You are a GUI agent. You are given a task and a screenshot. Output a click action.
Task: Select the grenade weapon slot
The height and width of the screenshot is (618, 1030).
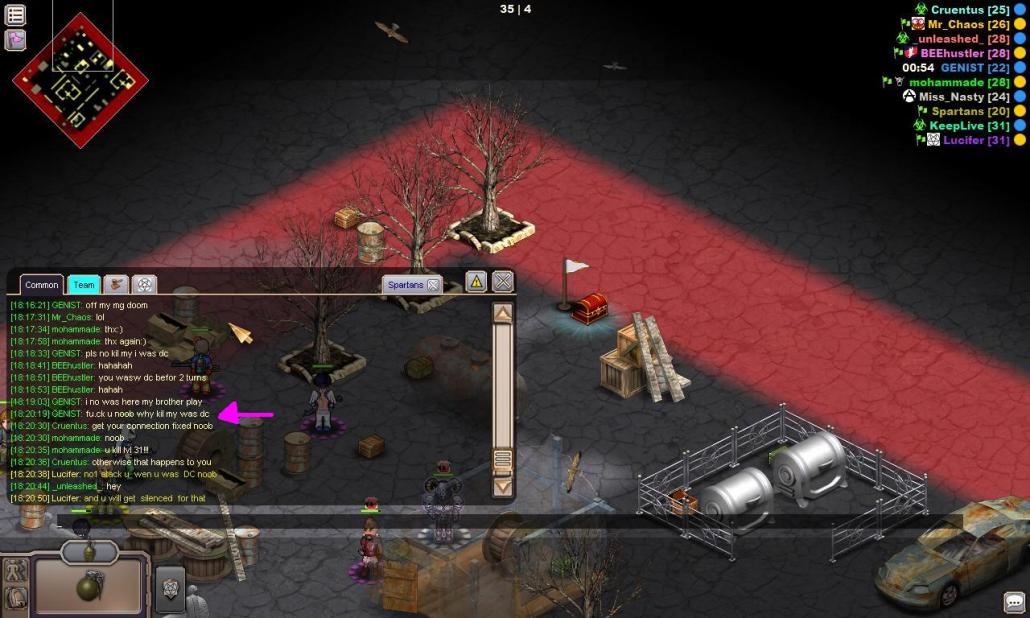88,587
